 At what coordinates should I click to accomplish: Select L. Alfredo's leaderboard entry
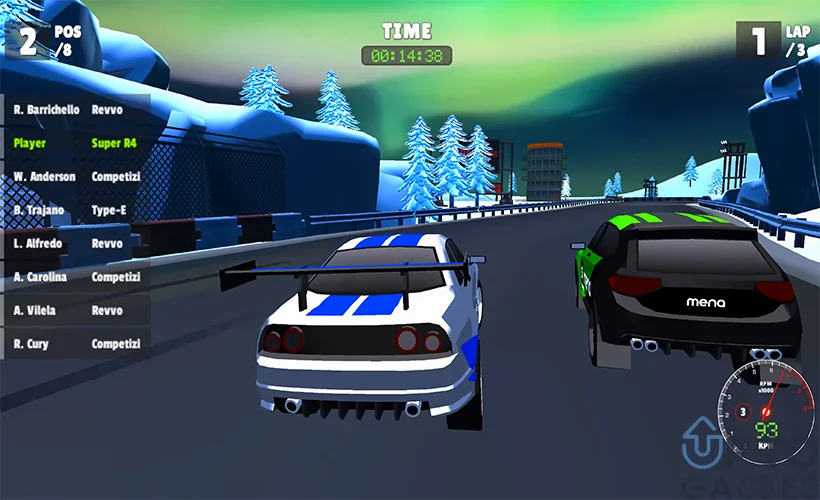[x=75, y=243]
